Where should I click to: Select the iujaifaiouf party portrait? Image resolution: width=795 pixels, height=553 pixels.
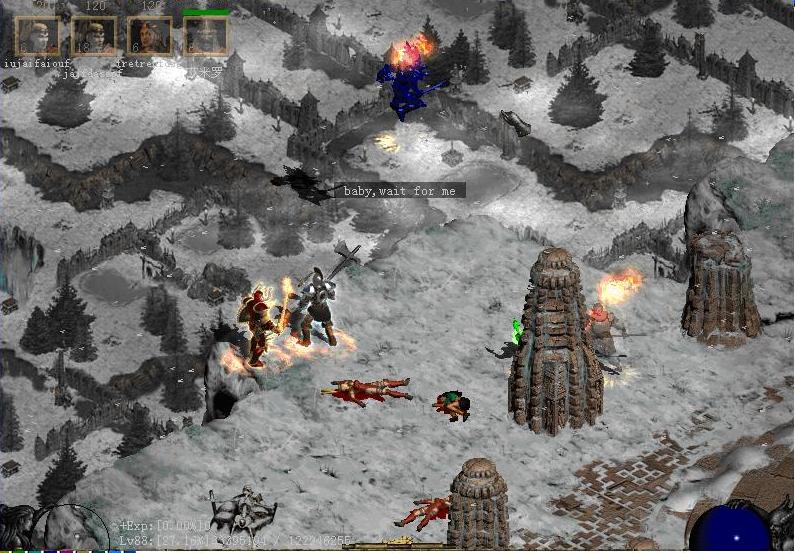pyautogui.click(x=37, y=36)
